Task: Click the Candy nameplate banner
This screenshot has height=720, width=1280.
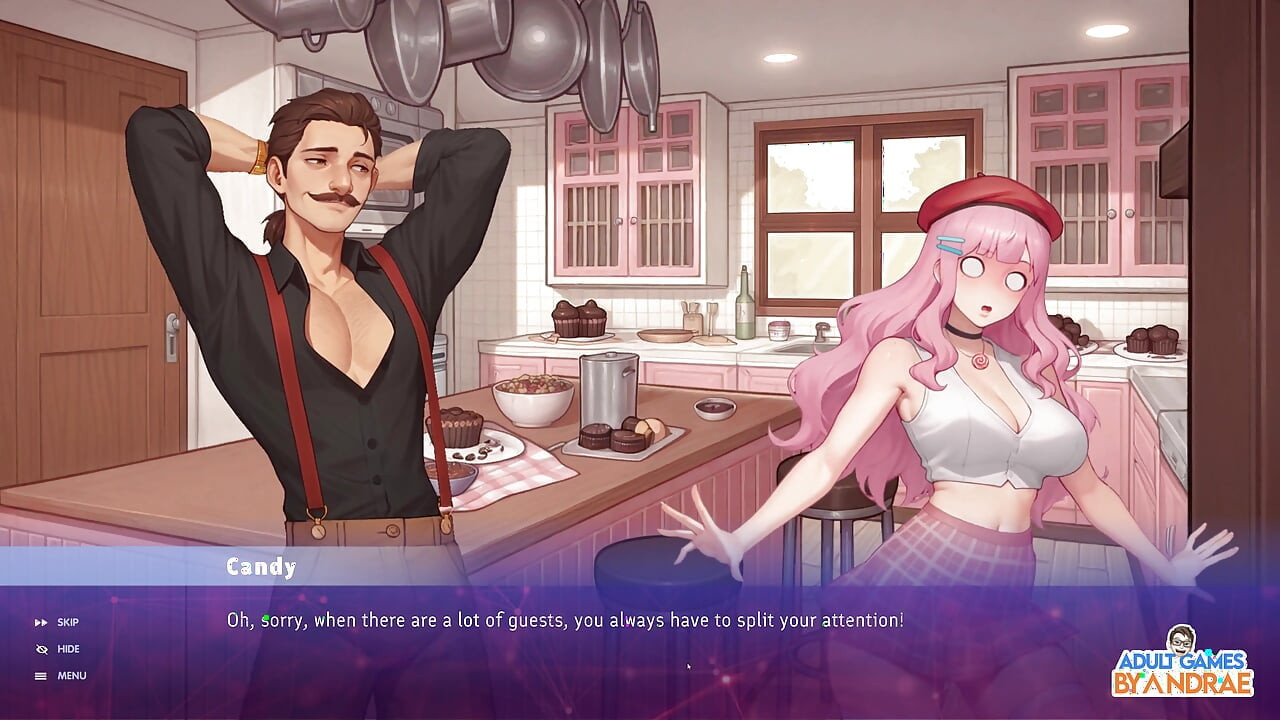Action: pos(260,567)
